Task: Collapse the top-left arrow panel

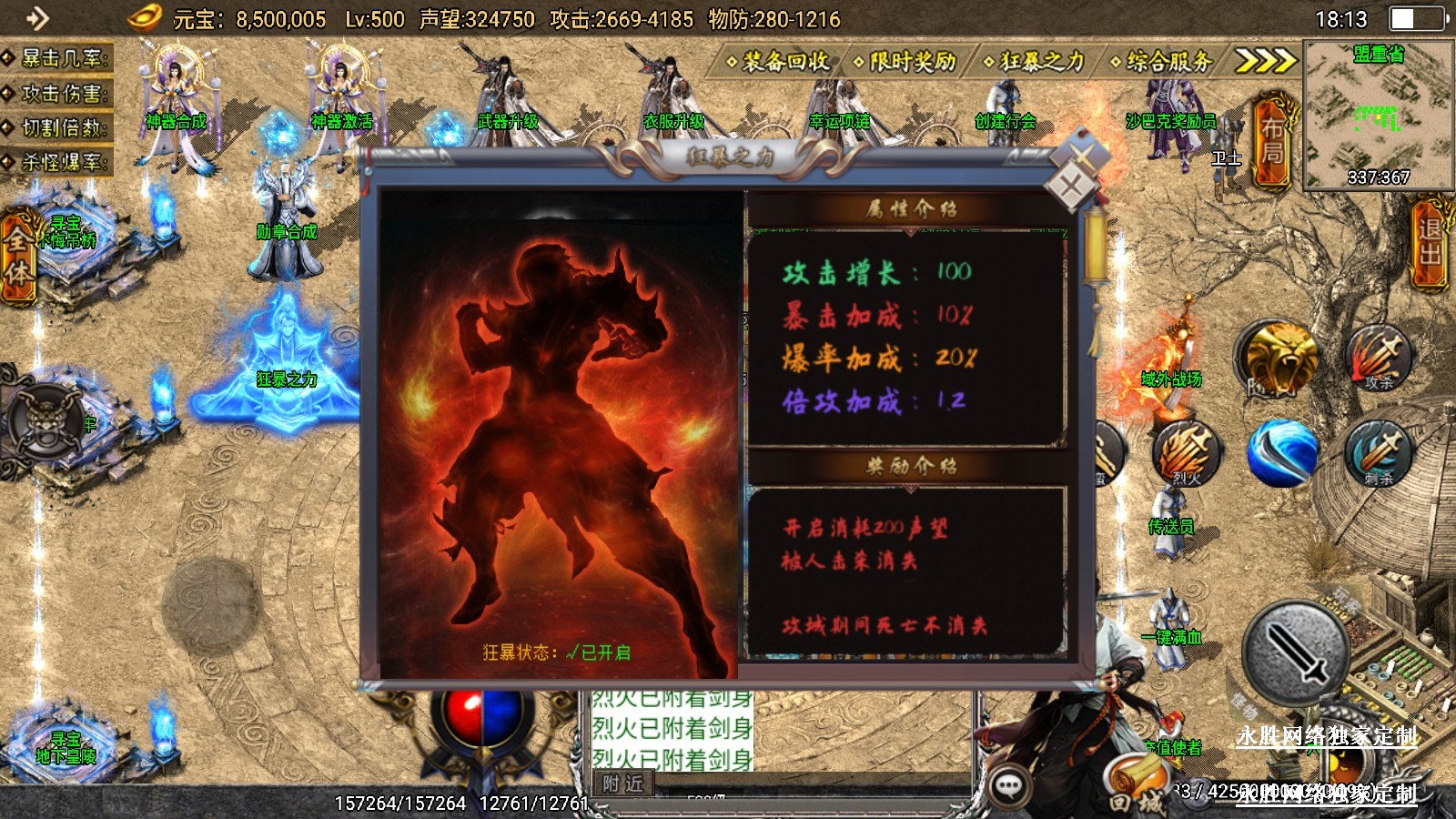Action: [x=36, y=17]
